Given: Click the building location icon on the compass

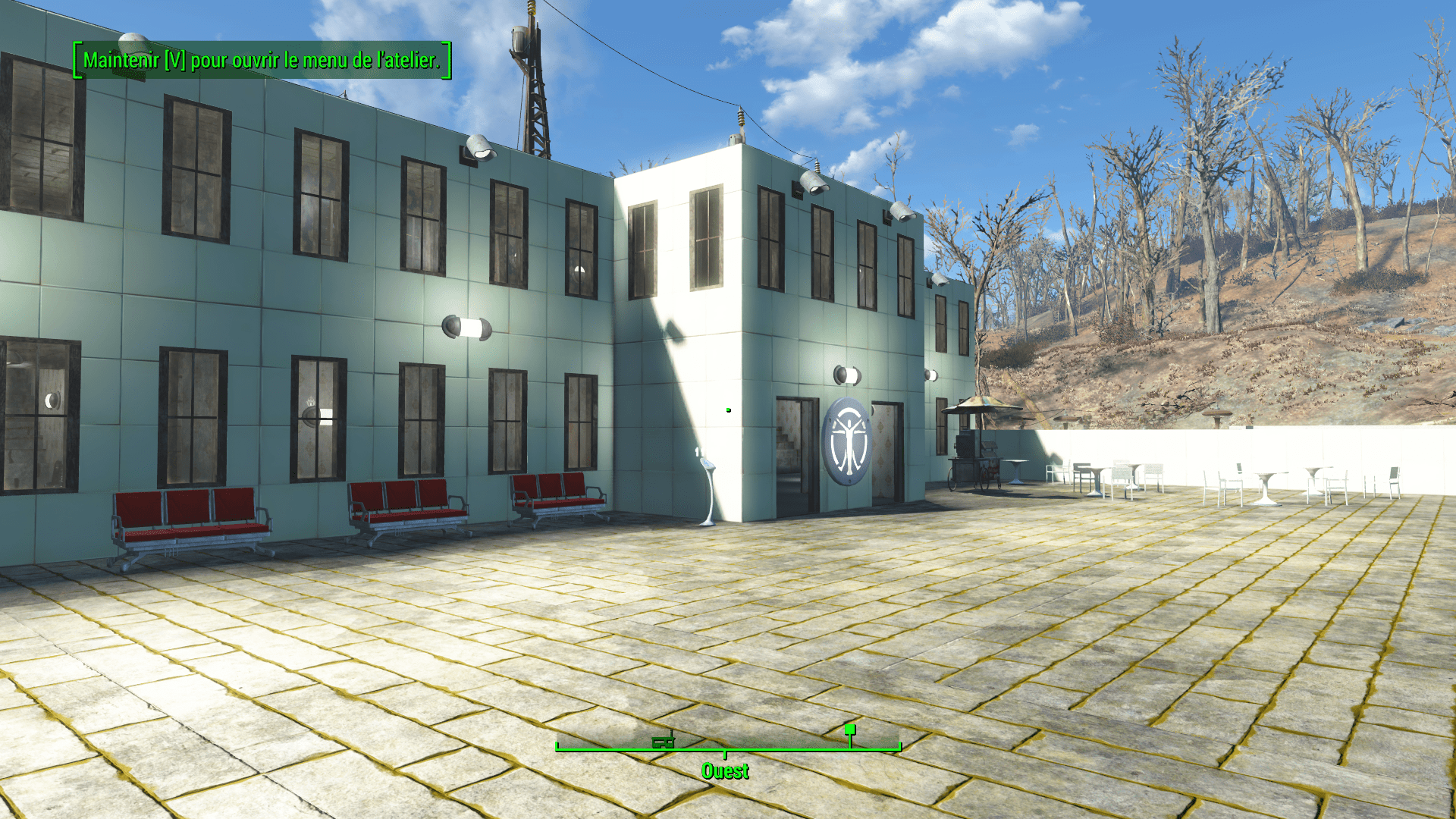Looking at the screenshot, I should click(663, 742).
